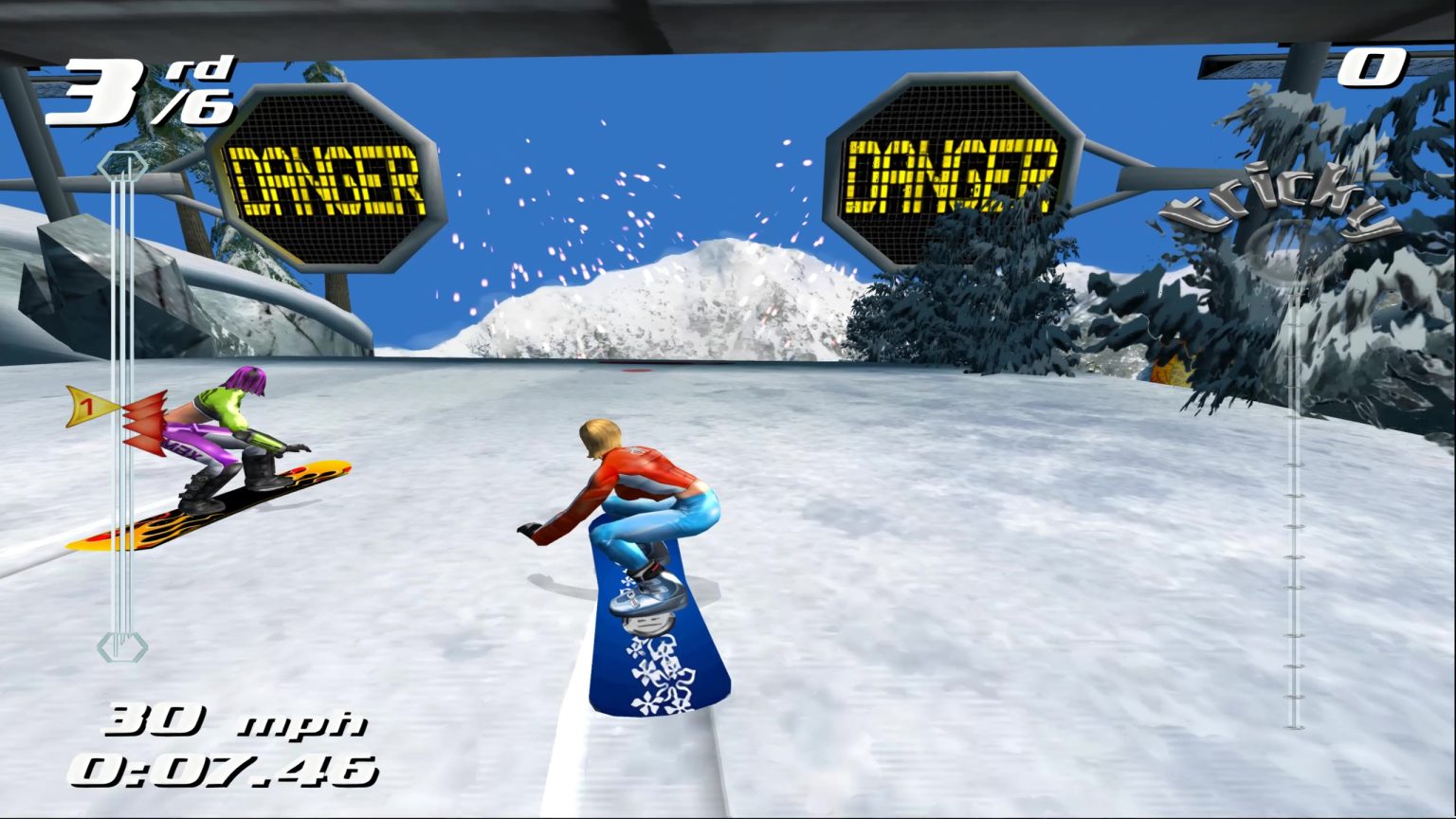Screen dimensions: 1456x819
Task: Click the speedometer reading 30 mph
Action: (235, 720)
